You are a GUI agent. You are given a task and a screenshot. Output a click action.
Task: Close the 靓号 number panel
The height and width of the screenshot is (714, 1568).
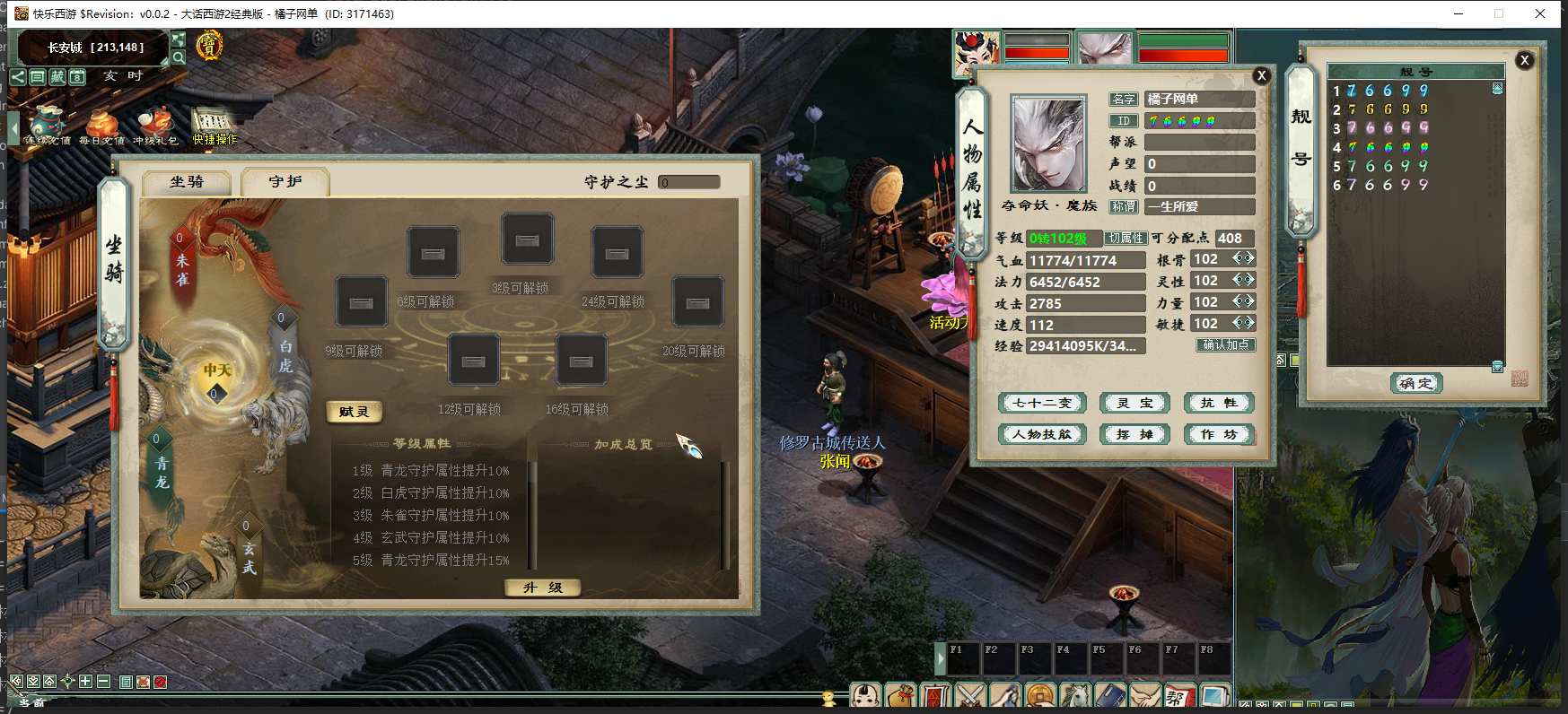click(x=1524, y=61)
